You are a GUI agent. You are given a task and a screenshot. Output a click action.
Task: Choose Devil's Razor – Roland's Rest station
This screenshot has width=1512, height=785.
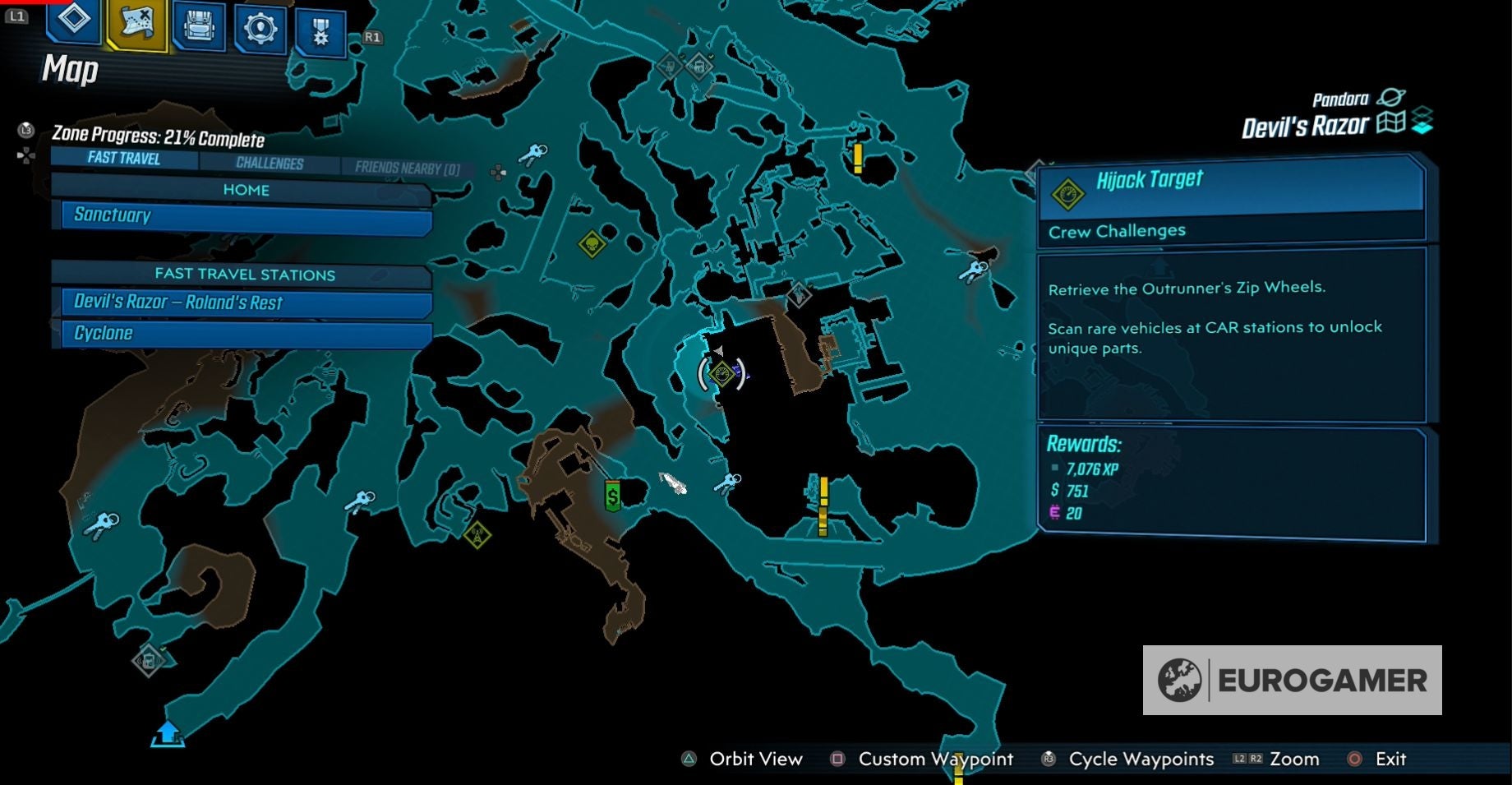click(245, 302)
